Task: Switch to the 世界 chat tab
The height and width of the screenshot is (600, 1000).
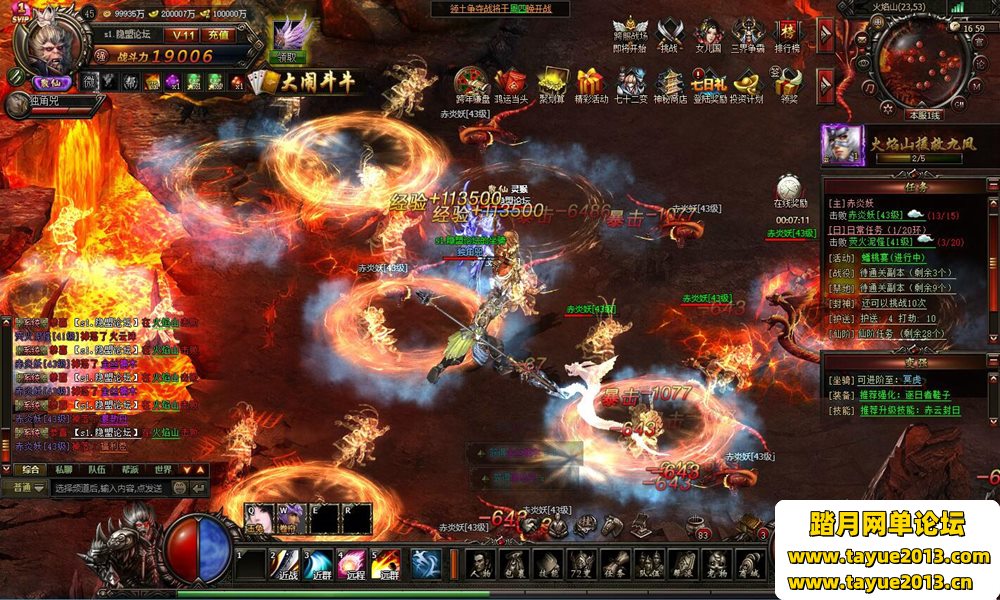Action: (162, 469)
